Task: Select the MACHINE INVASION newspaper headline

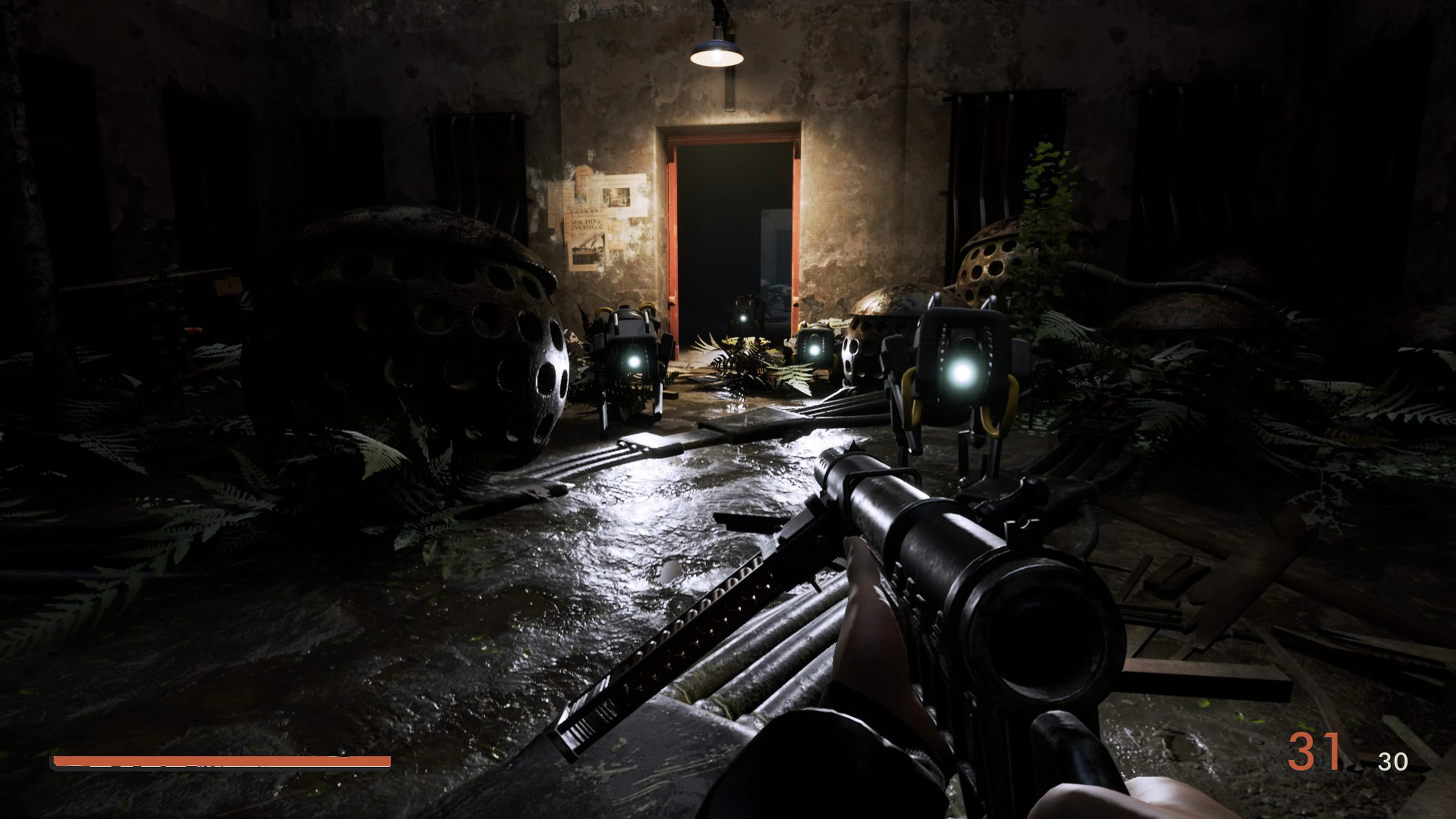Action: [587, 224]
